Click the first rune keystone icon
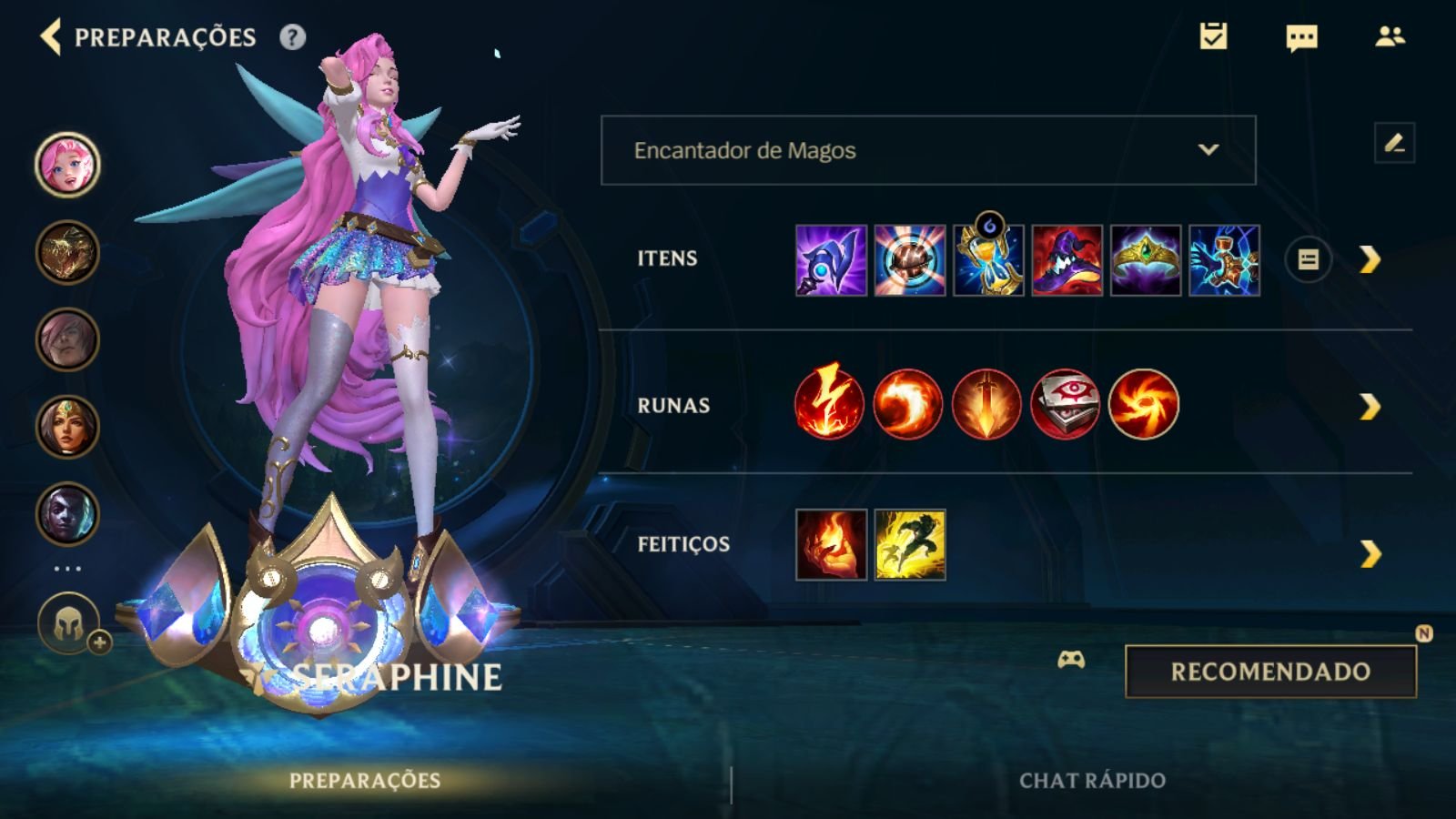The image size is (1456, 819). coord(830,404)
